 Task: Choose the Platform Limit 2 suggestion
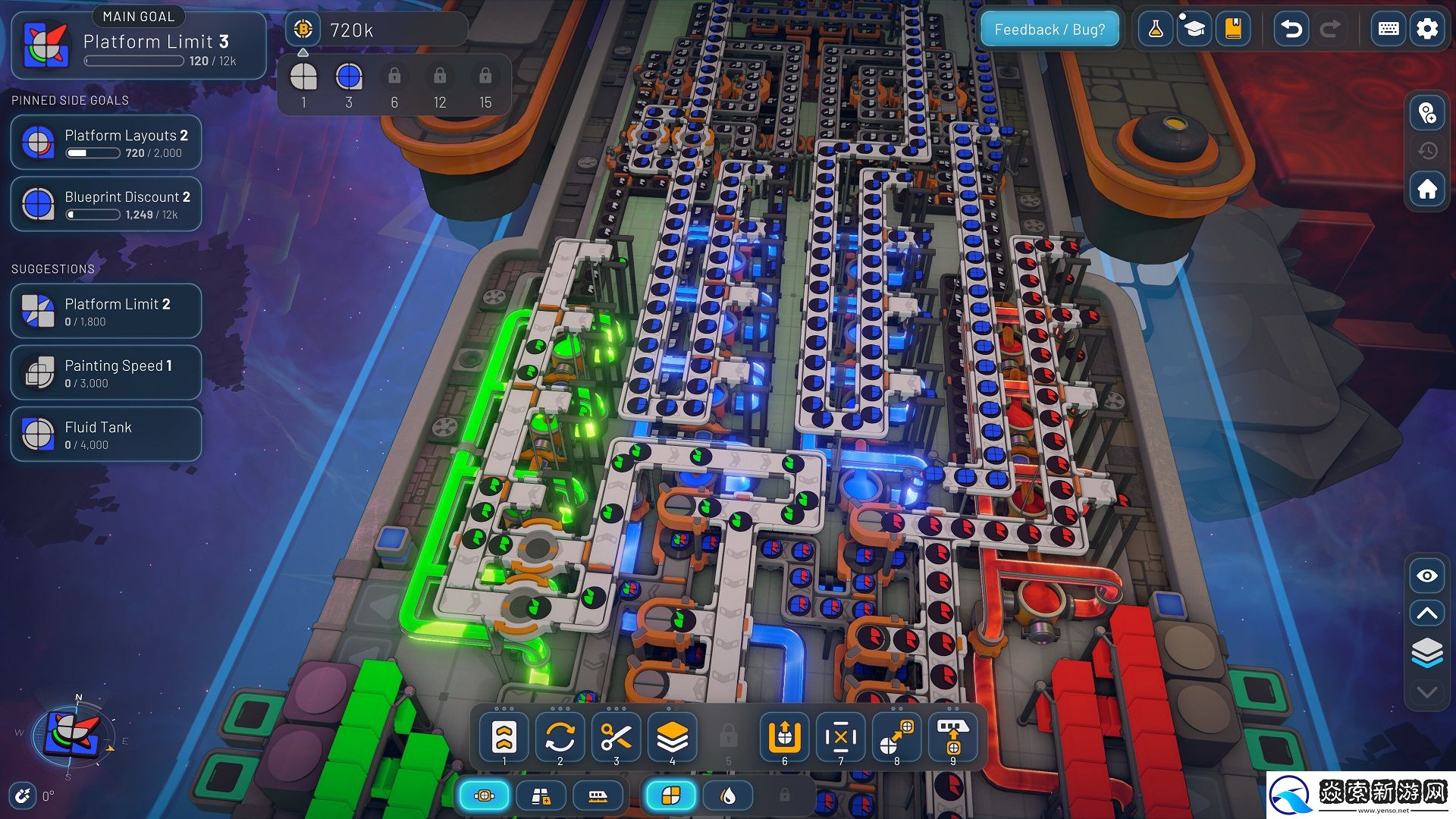pos(106,311)
